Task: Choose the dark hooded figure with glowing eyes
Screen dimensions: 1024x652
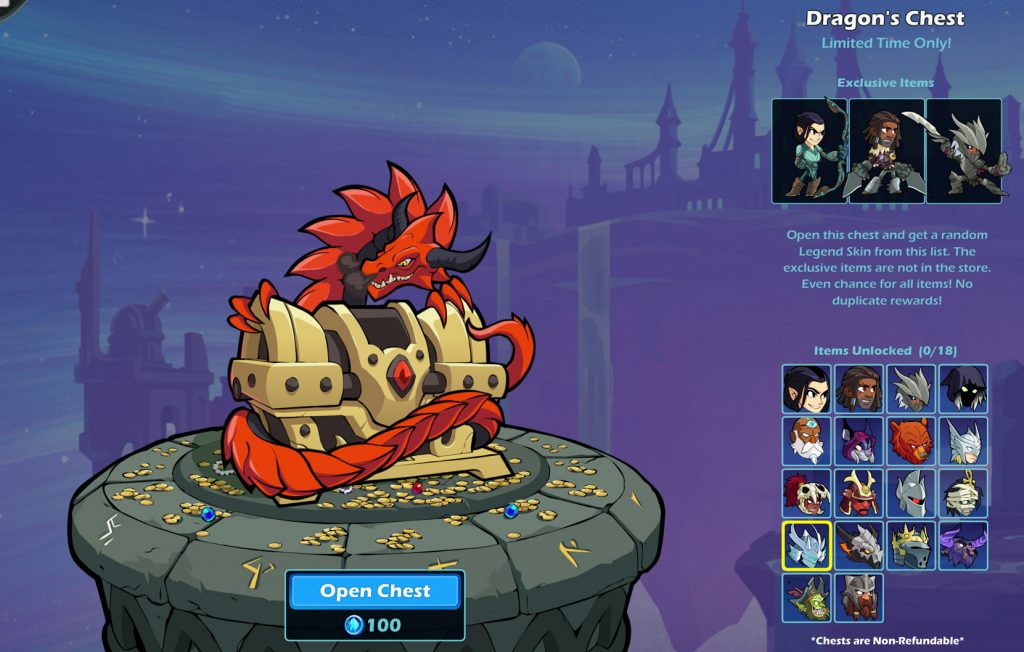Action: pos(963,389)
